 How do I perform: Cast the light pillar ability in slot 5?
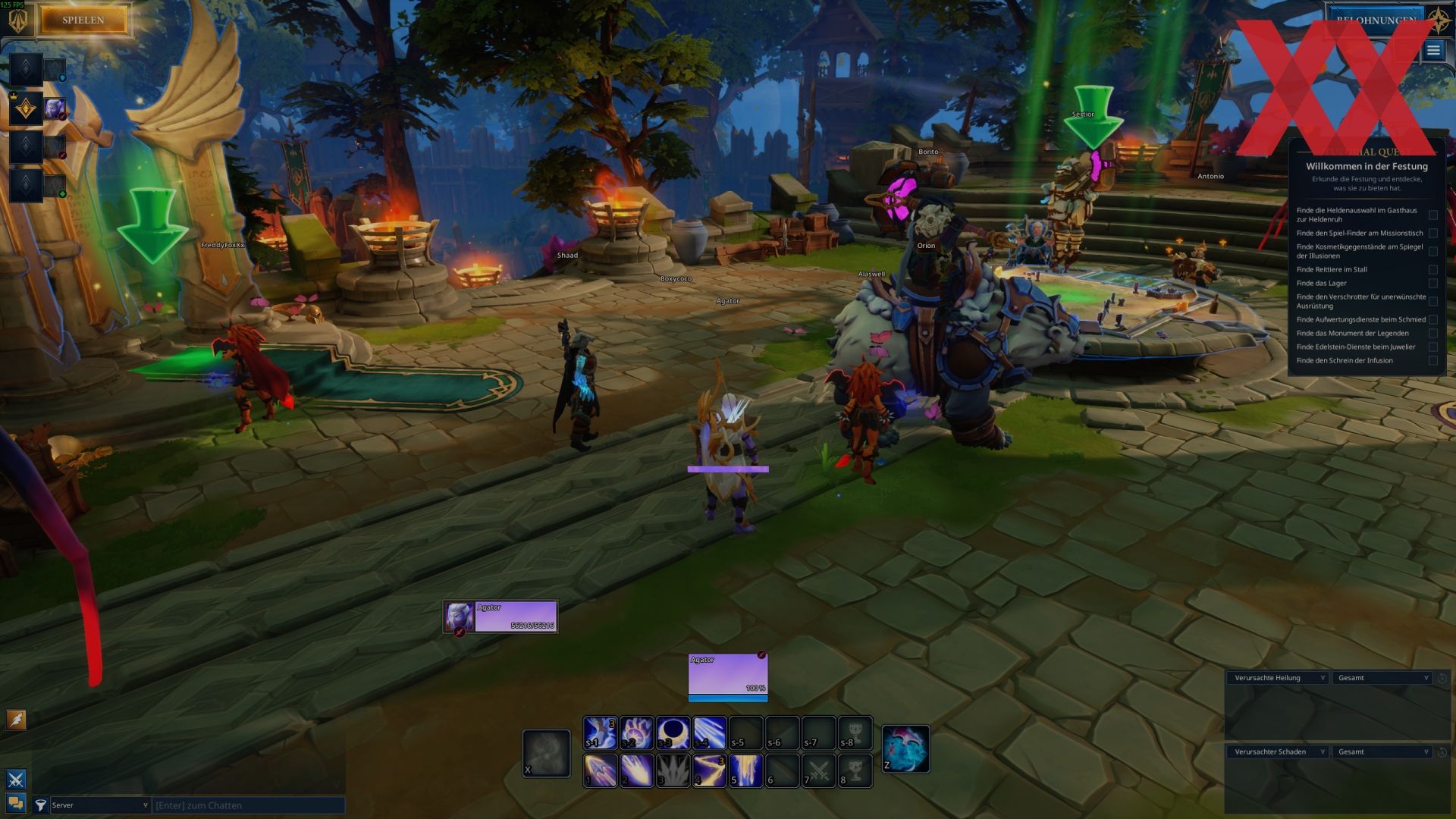point(745,770)
